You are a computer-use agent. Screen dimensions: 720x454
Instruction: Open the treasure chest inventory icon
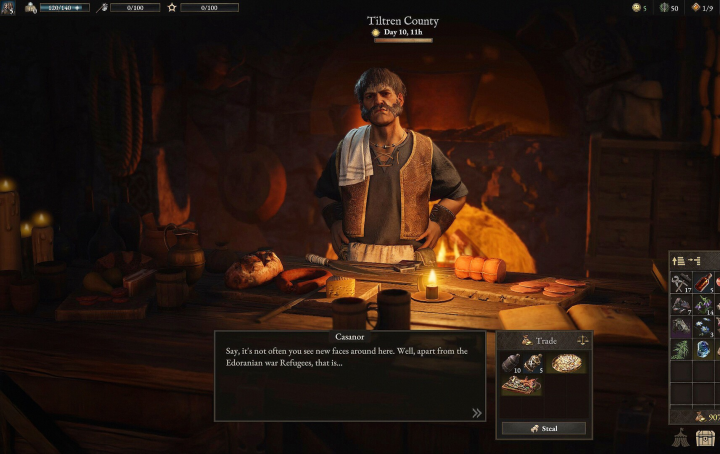click(x=706, y=438)
